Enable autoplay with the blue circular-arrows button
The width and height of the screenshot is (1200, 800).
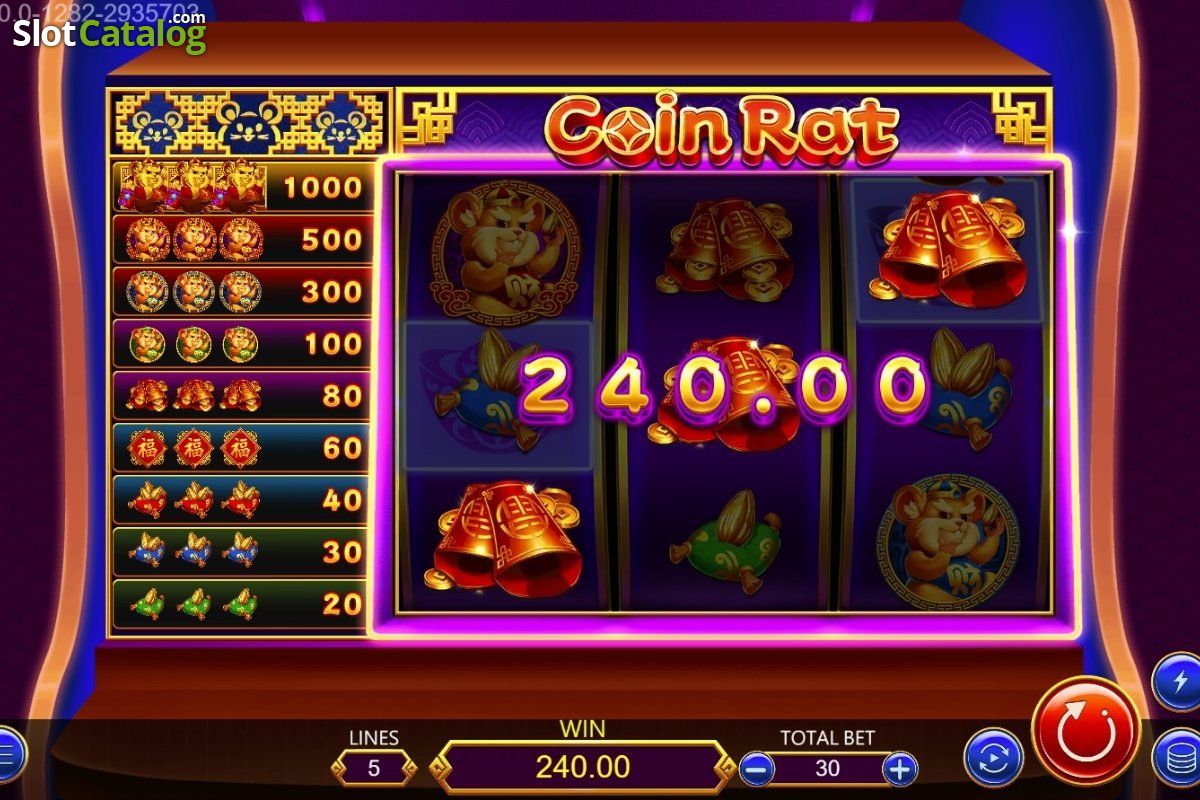click(993, 757)
